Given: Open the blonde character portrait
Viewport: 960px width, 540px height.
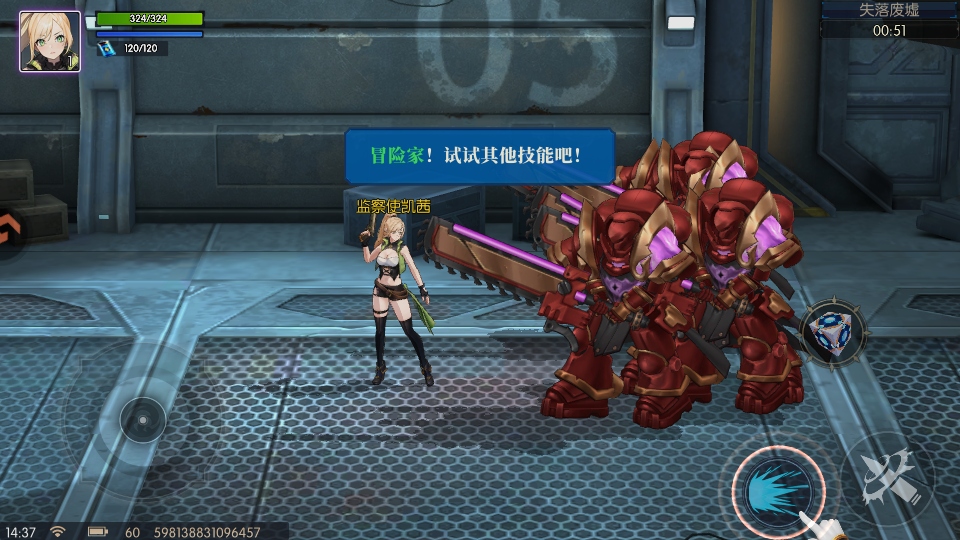Looking at the screenshot, I should [50, 41].
